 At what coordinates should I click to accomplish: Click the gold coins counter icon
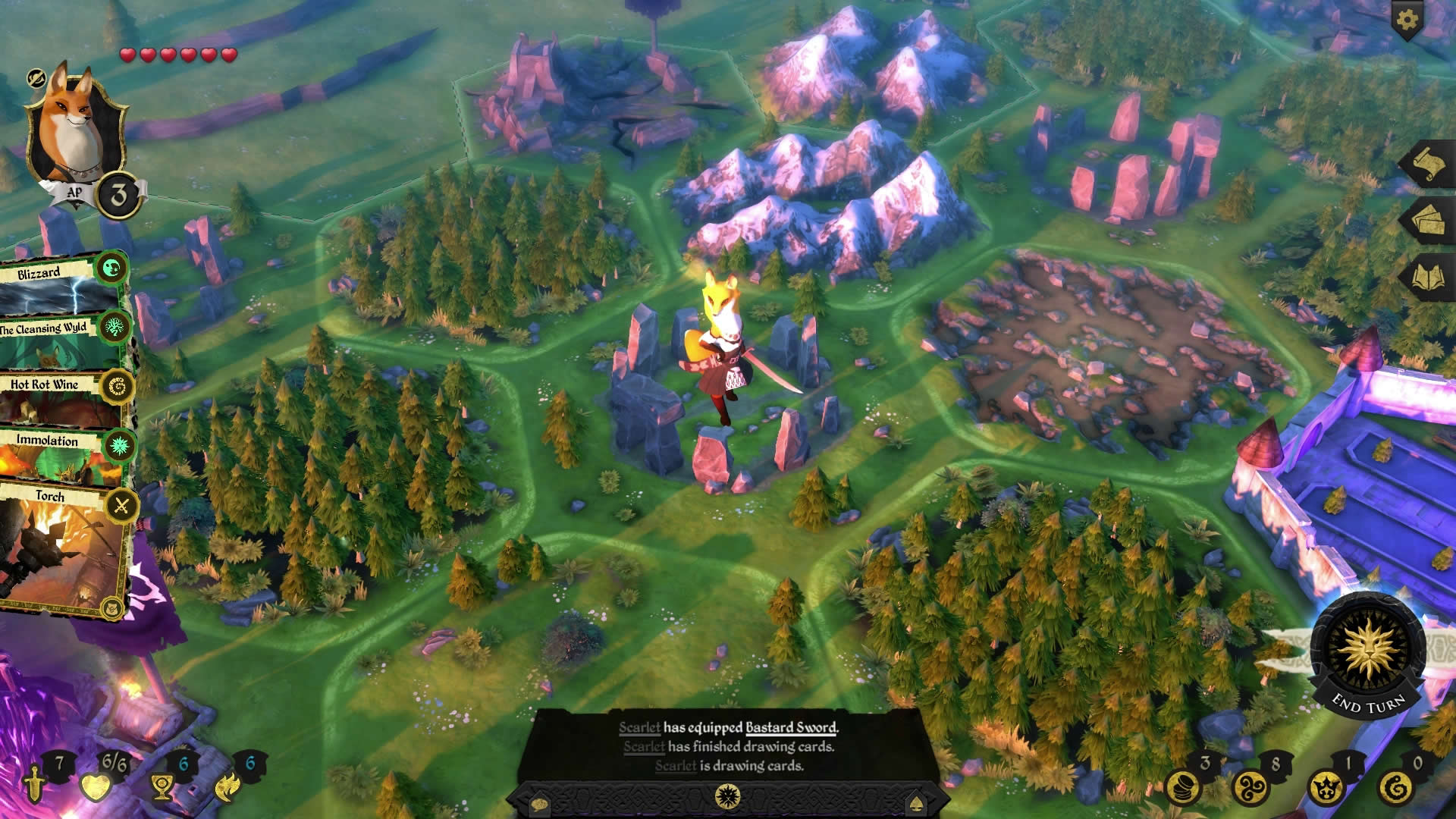coord(1185,787)
